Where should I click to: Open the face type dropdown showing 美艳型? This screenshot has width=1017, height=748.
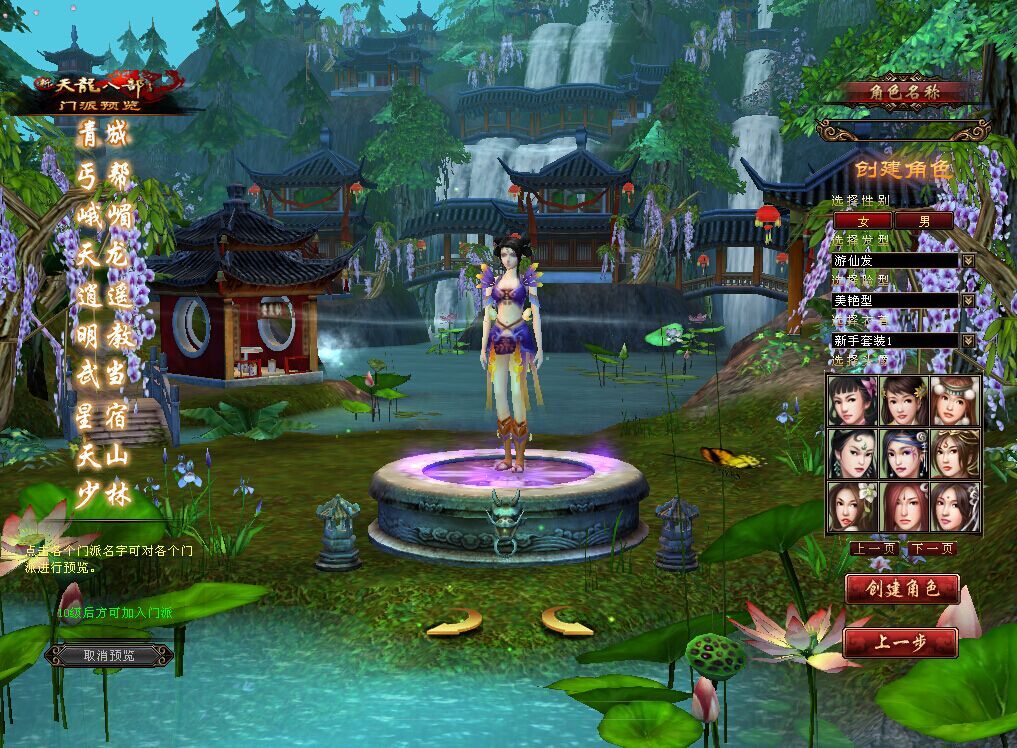tap(968, 300)
